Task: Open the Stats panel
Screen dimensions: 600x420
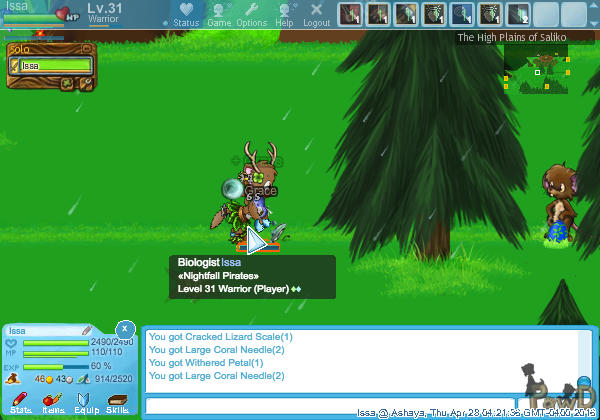Action: pyautogui.click(x=21, y=403)
